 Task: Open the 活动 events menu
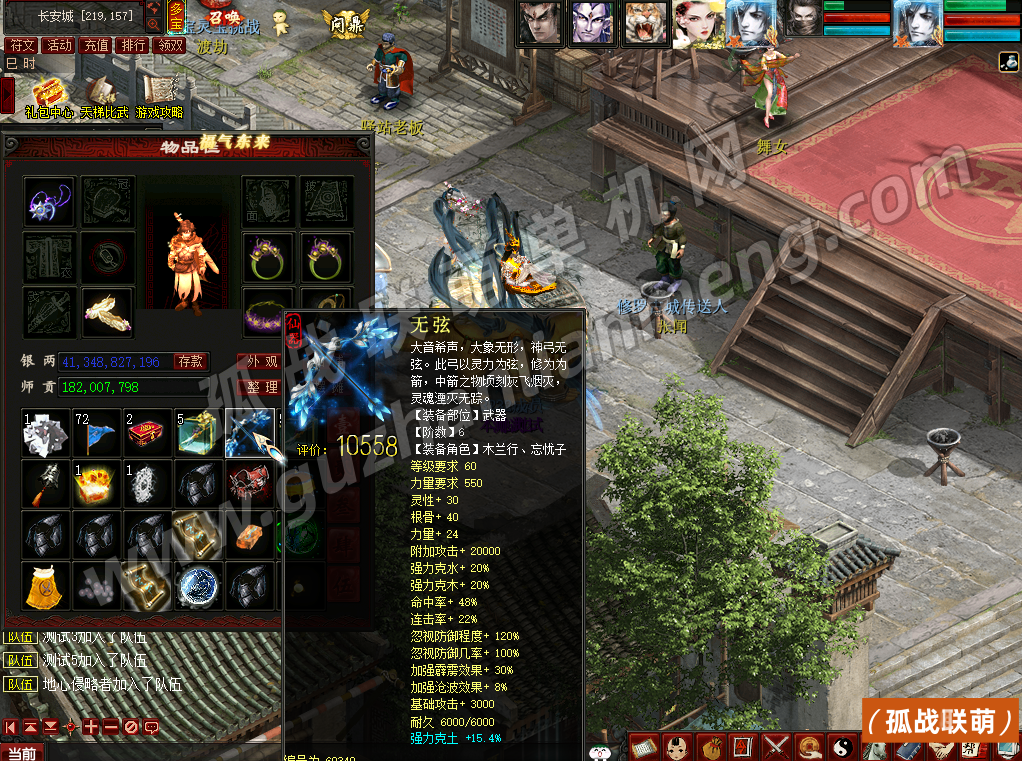pos(59,45)
